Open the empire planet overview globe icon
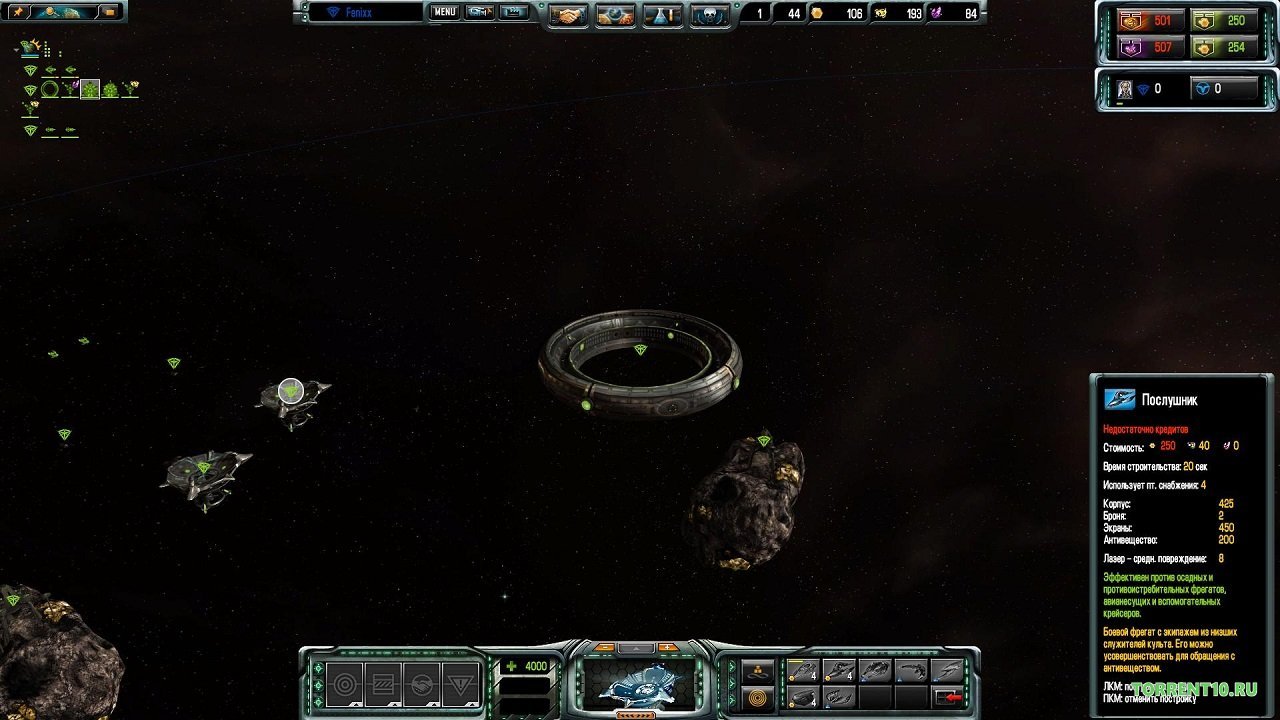The image size is (1280, 720). point(613,13)
